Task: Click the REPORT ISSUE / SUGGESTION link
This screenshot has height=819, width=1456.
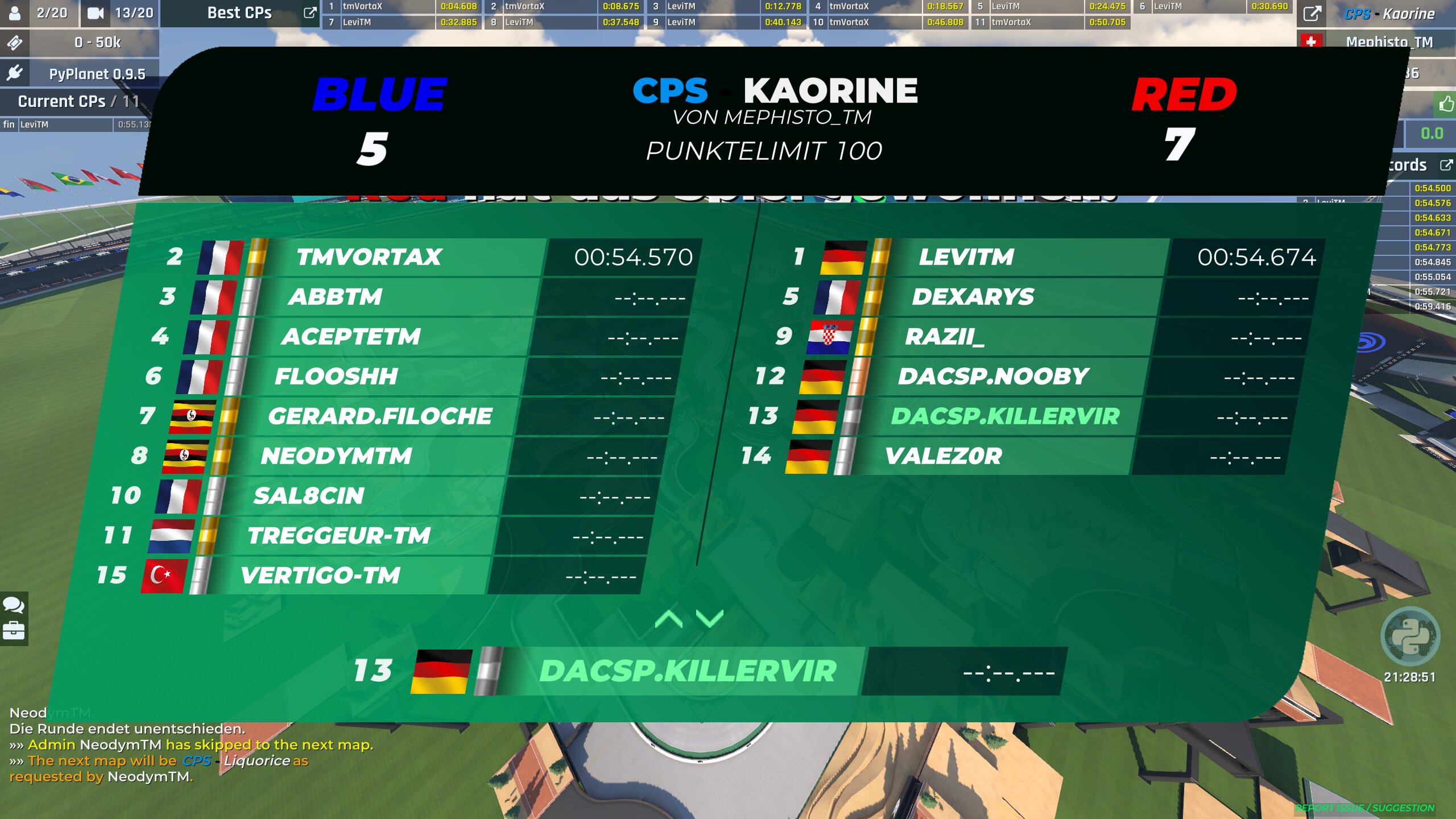Action: (1364, 808)
